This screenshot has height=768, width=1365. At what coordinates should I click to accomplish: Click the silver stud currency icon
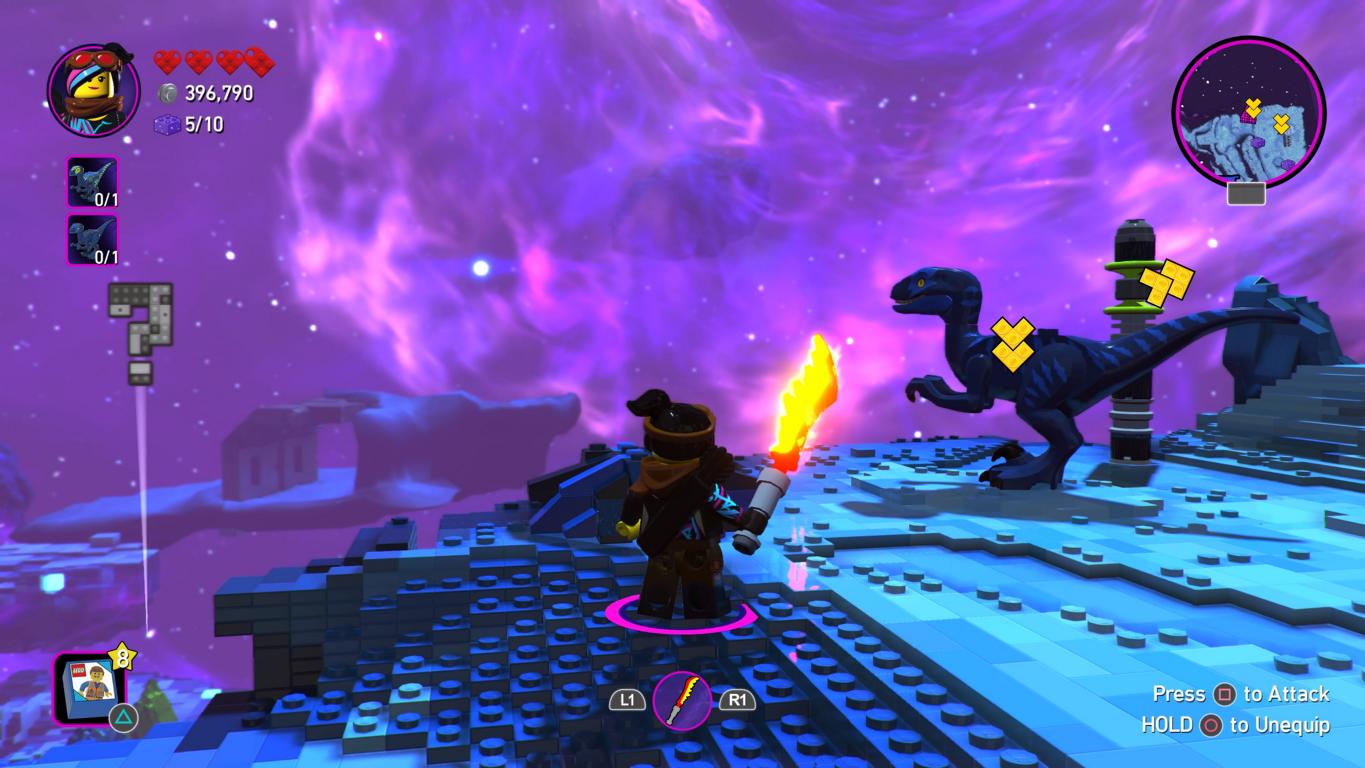(x=168, y=93)
